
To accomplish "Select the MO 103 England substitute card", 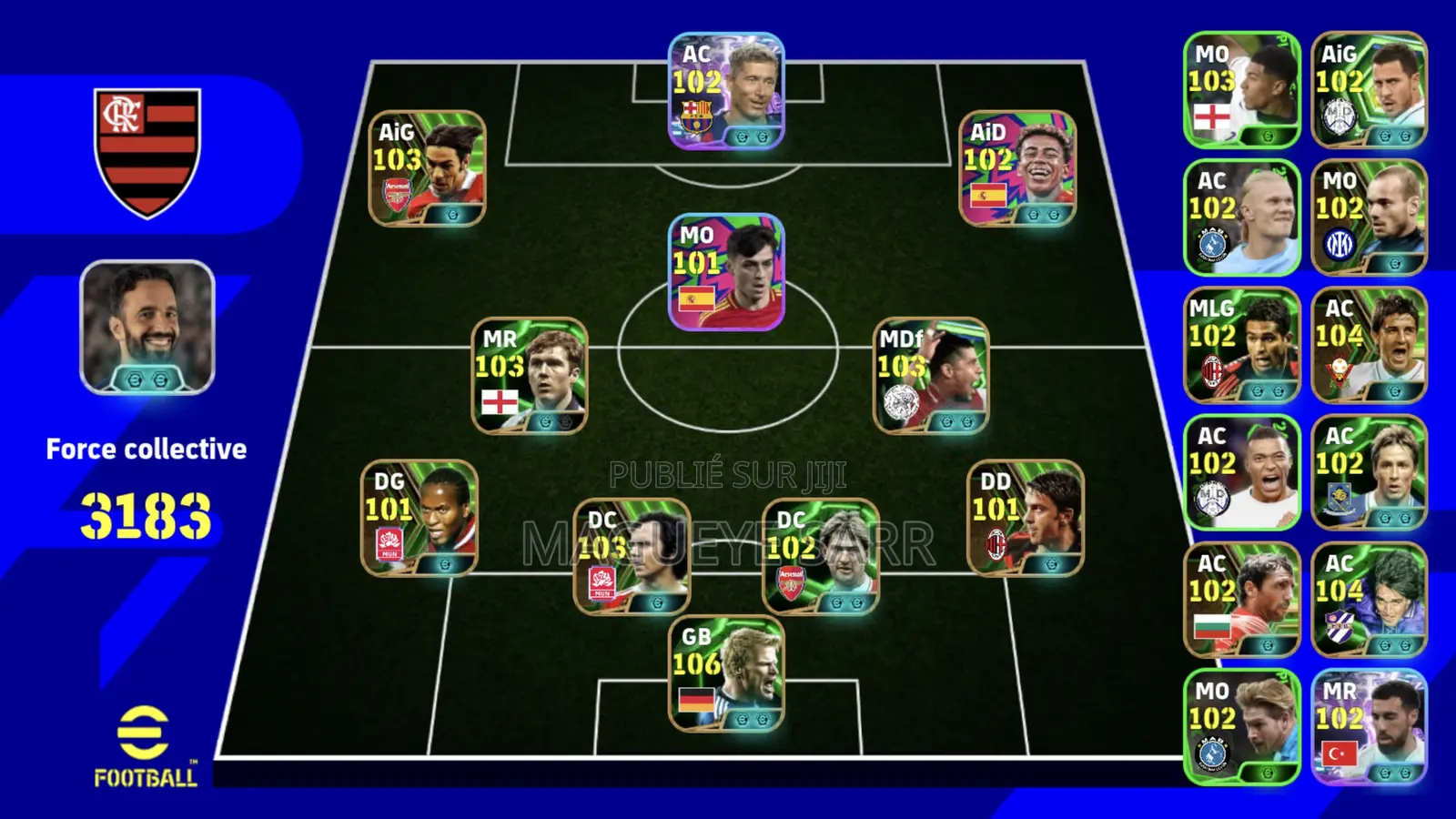I will pos(1242,90).
